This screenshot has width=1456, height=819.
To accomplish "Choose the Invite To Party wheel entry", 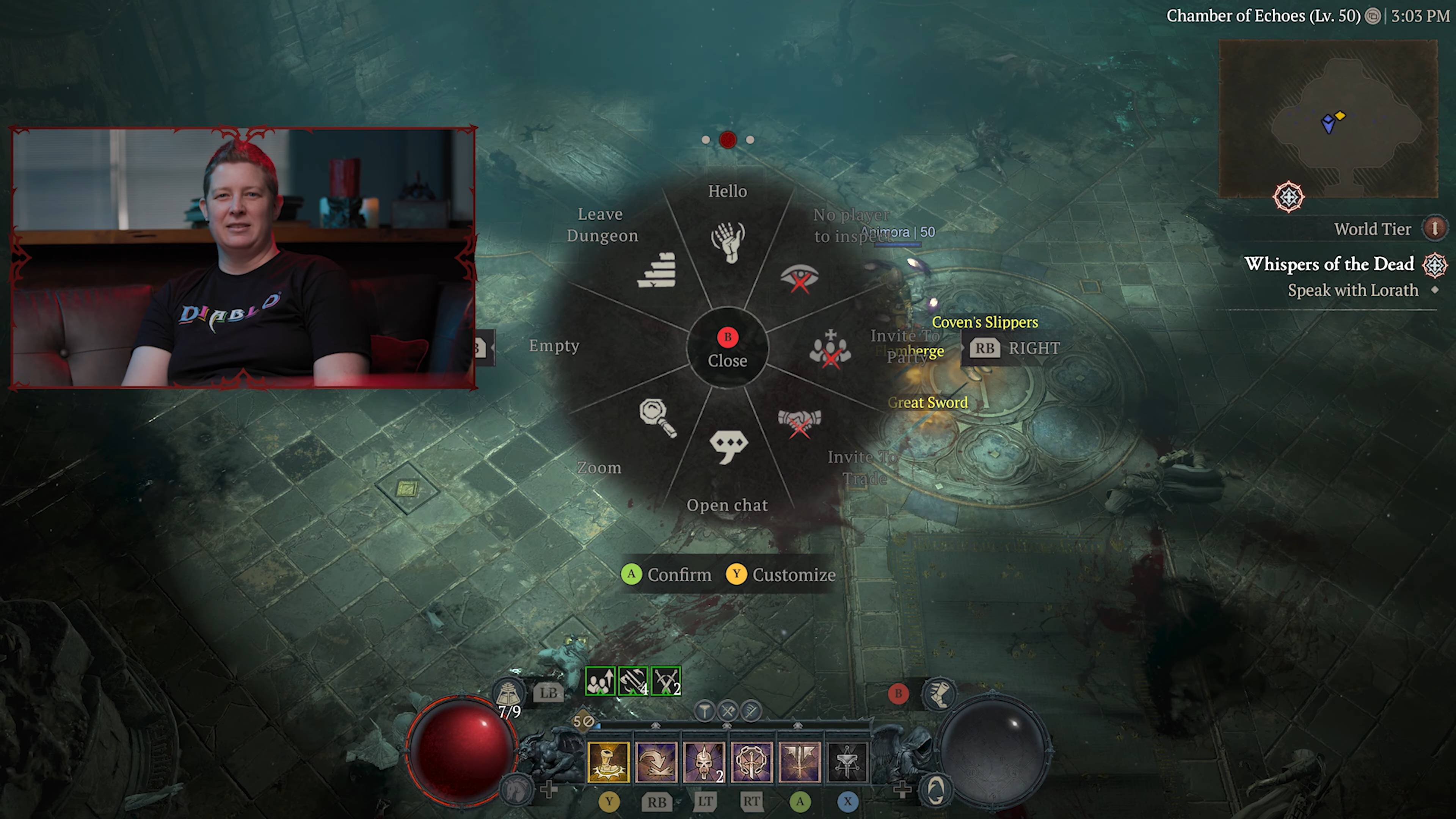I will tap(829, 348).
